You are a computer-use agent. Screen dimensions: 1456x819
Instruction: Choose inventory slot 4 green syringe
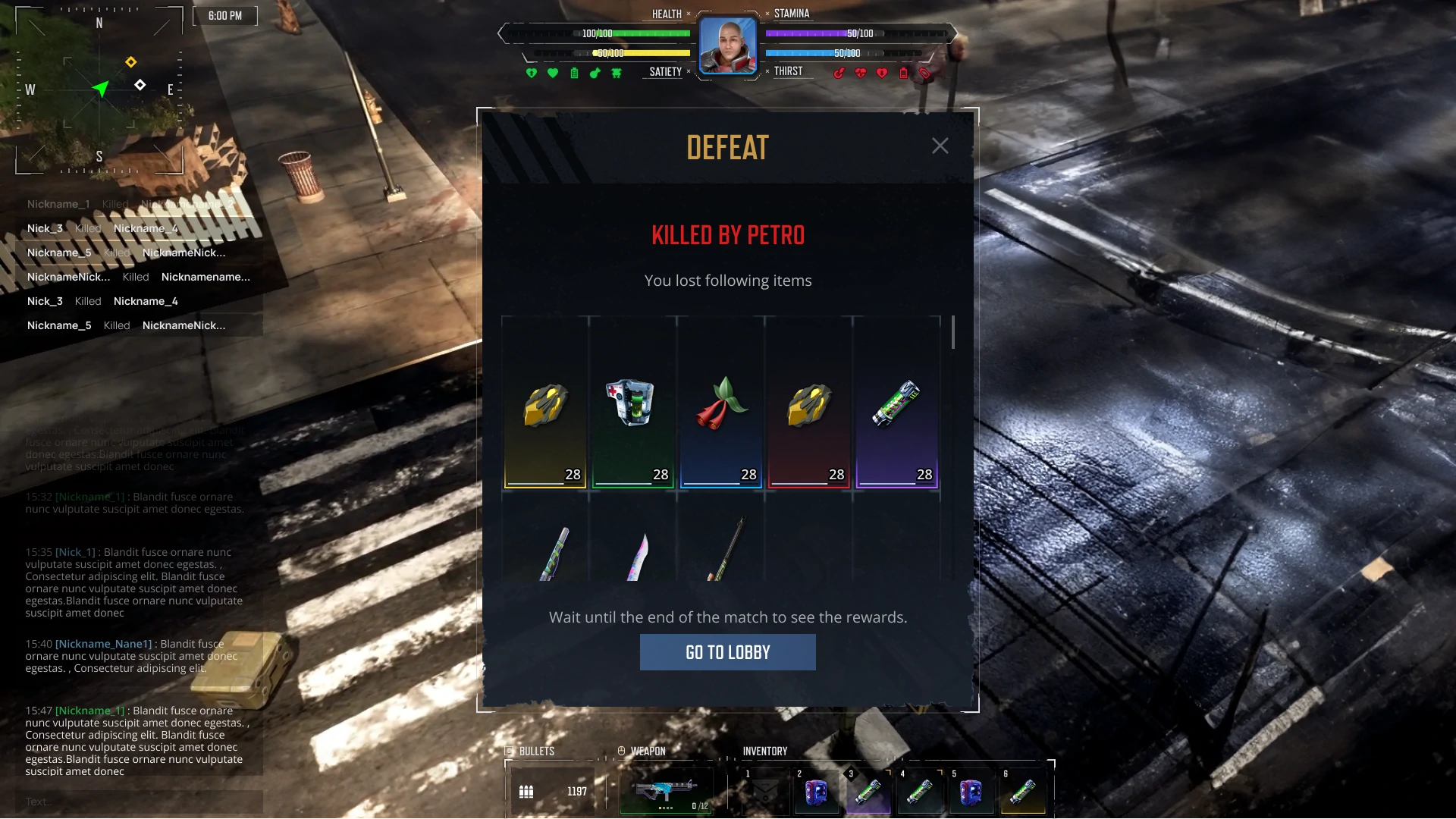pyautogui.click(x=919, y=792)
